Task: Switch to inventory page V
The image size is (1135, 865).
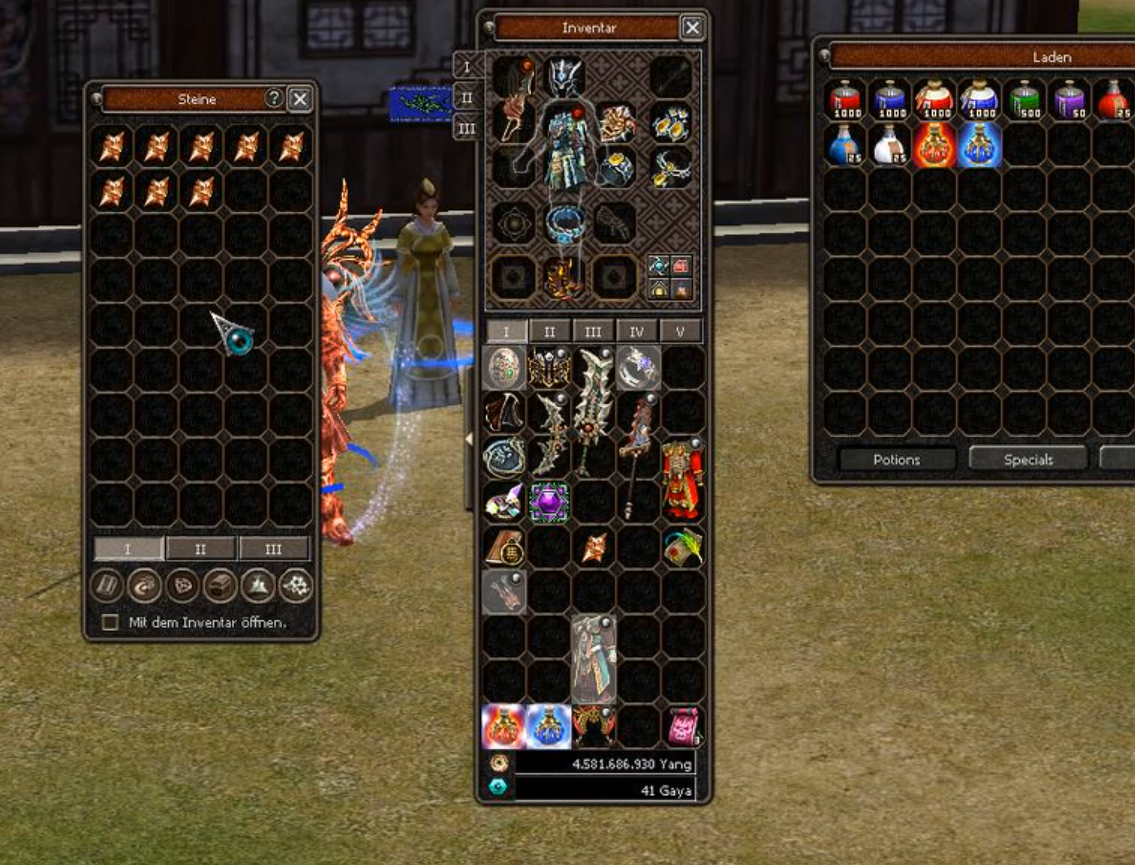Action: pyautogui.click(x=680, y=331)
